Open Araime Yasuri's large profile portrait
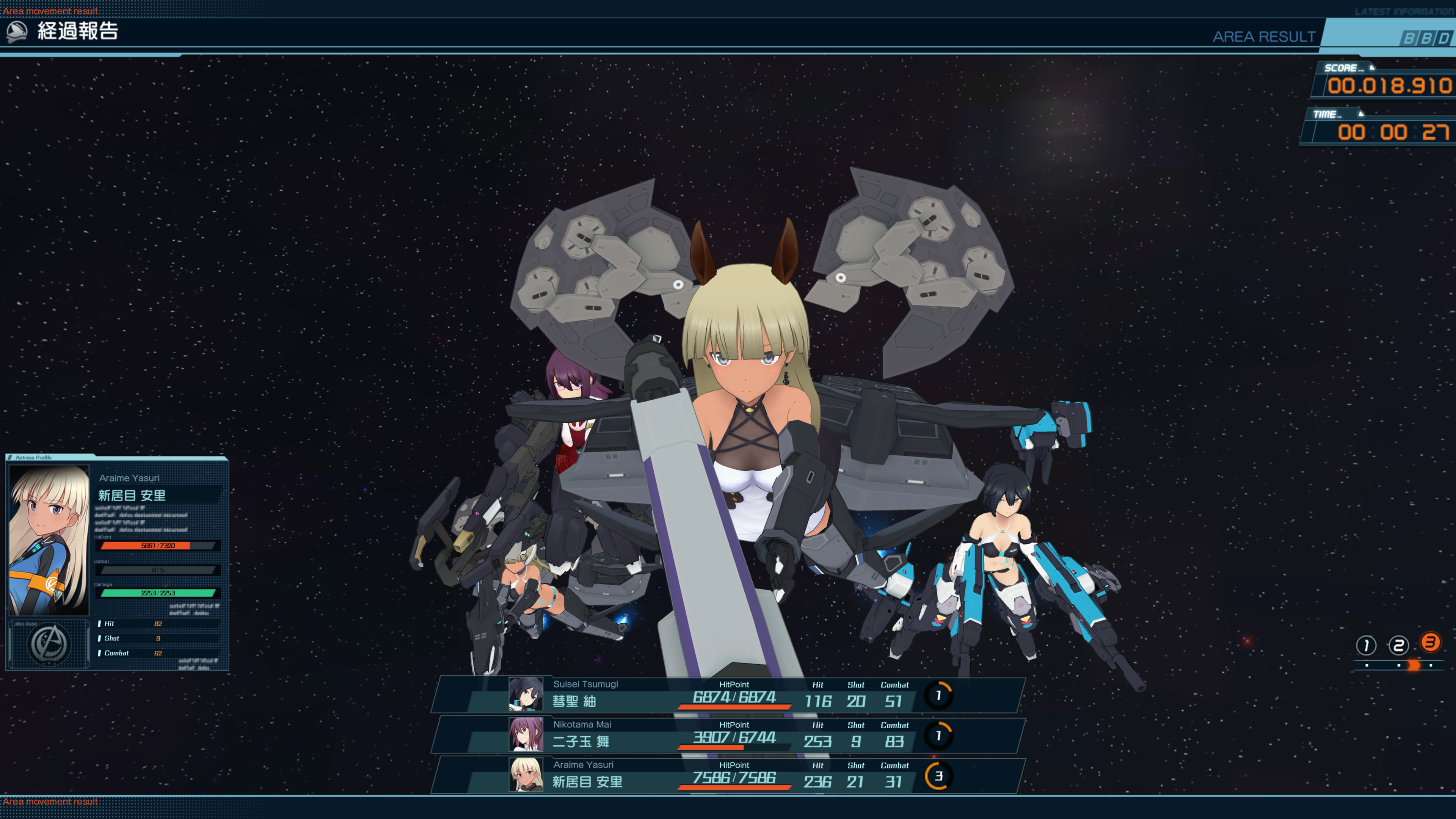Viewport: 1456px width, 819px height. pos(50,540)
